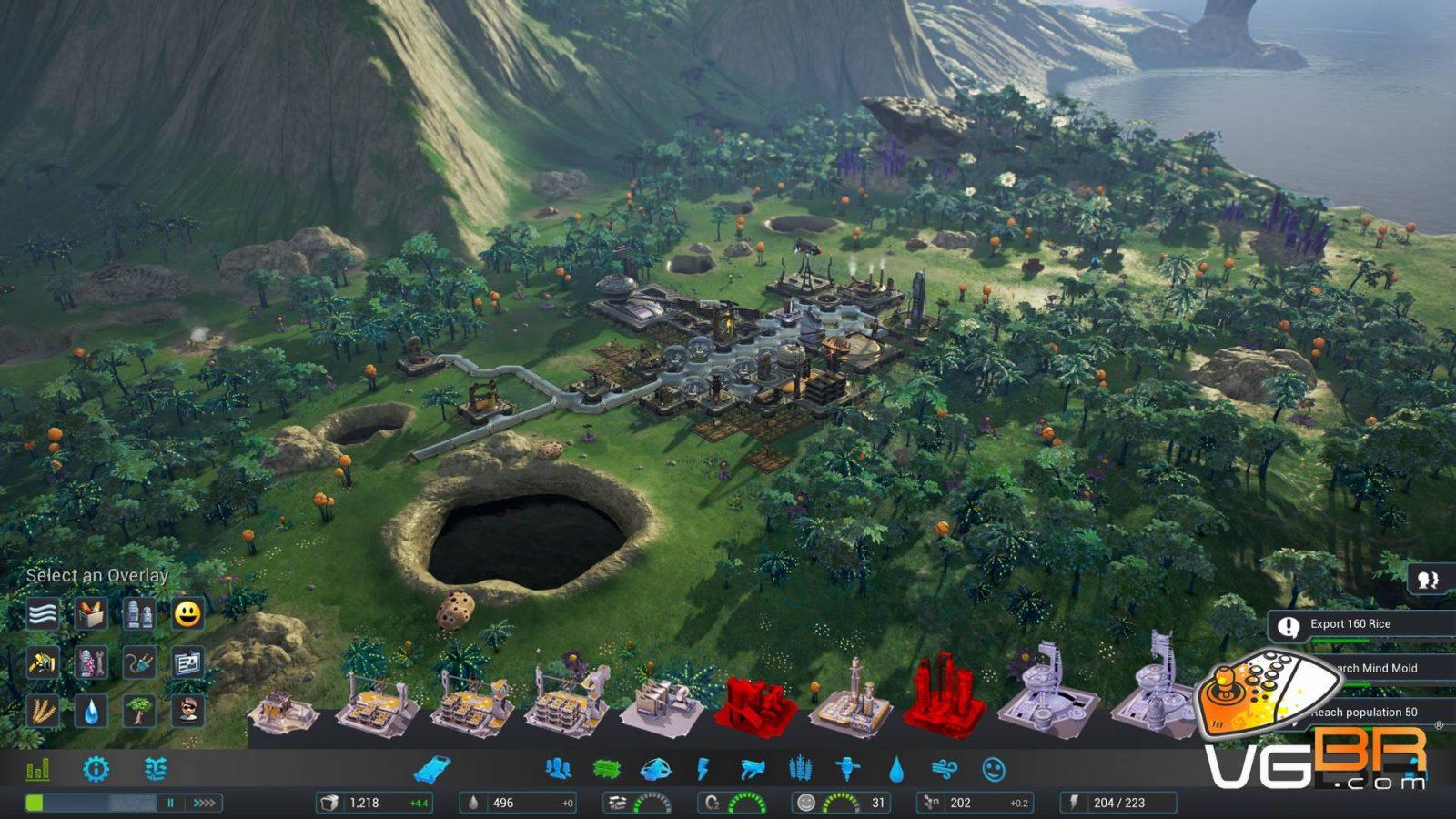Viewport: 1456px width, 819px height.
Task: Open the wheat fertility overlay
Action: [43, 711]
